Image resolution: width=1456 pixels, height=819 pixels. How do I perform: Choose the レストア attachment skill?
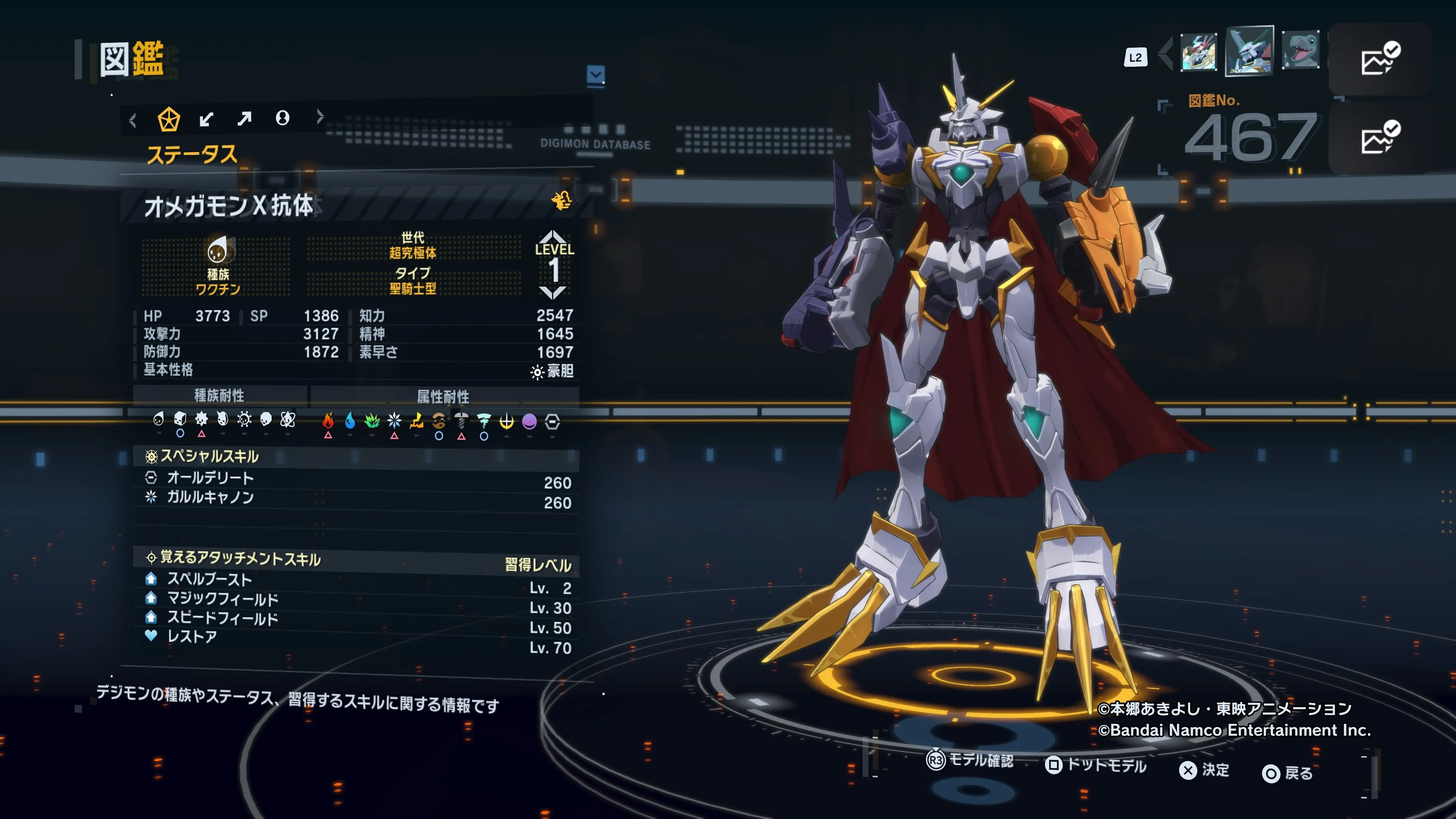[356, 637]
